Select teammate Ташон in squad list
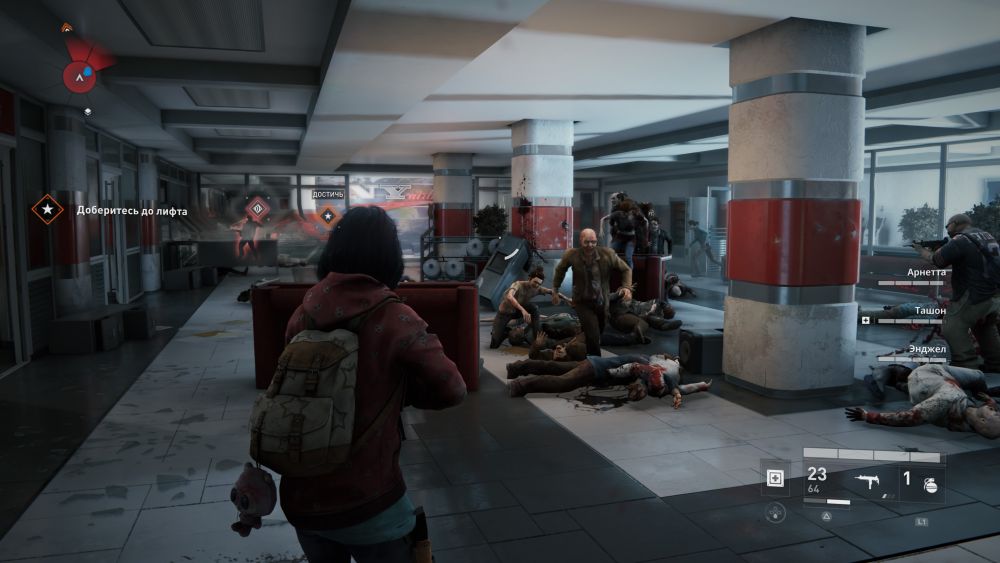This screenshot has height=563, width=1000. (x=929, y=311)
